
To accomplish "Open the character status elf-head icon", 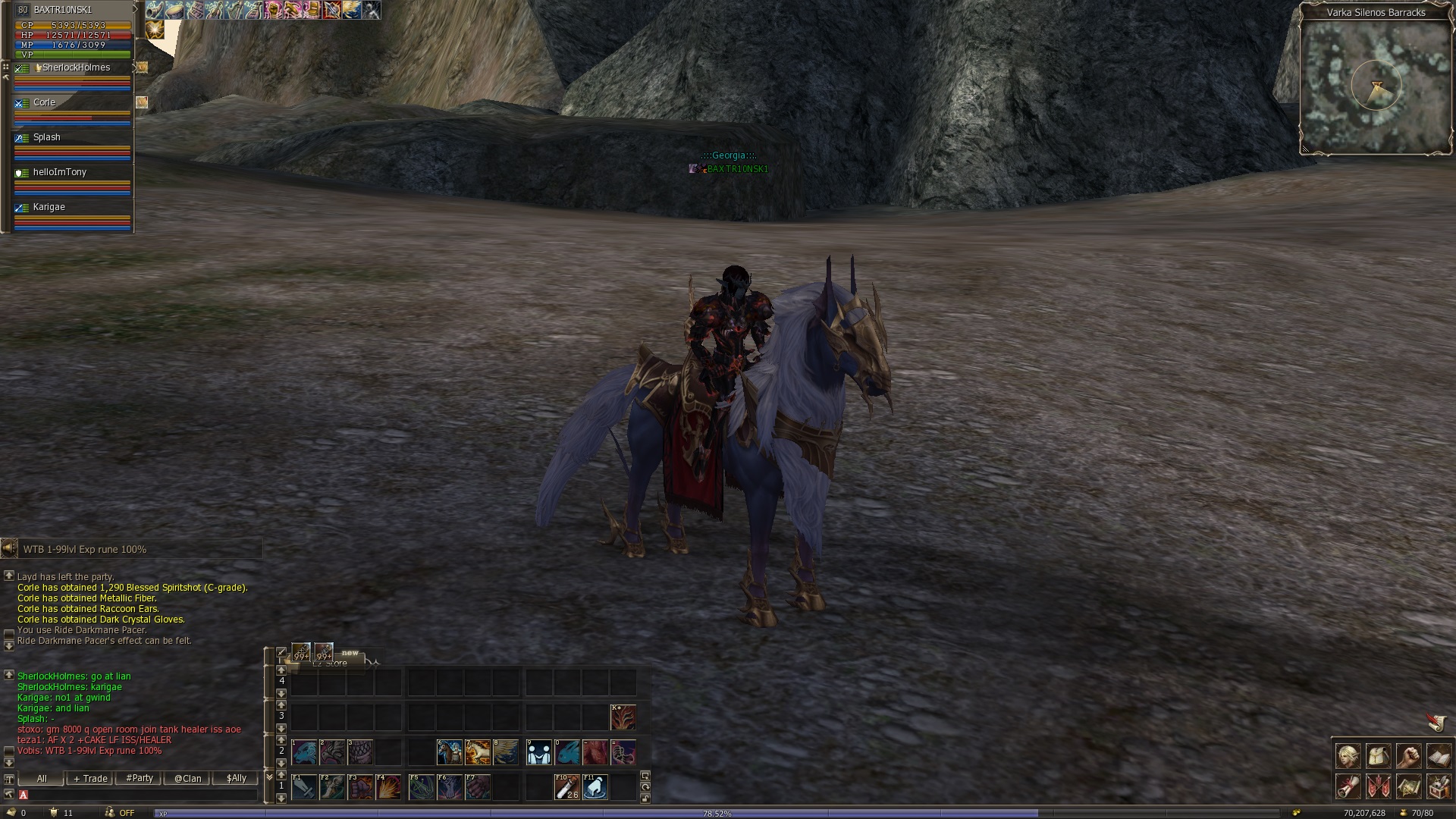I will (x=1348, y=757).
